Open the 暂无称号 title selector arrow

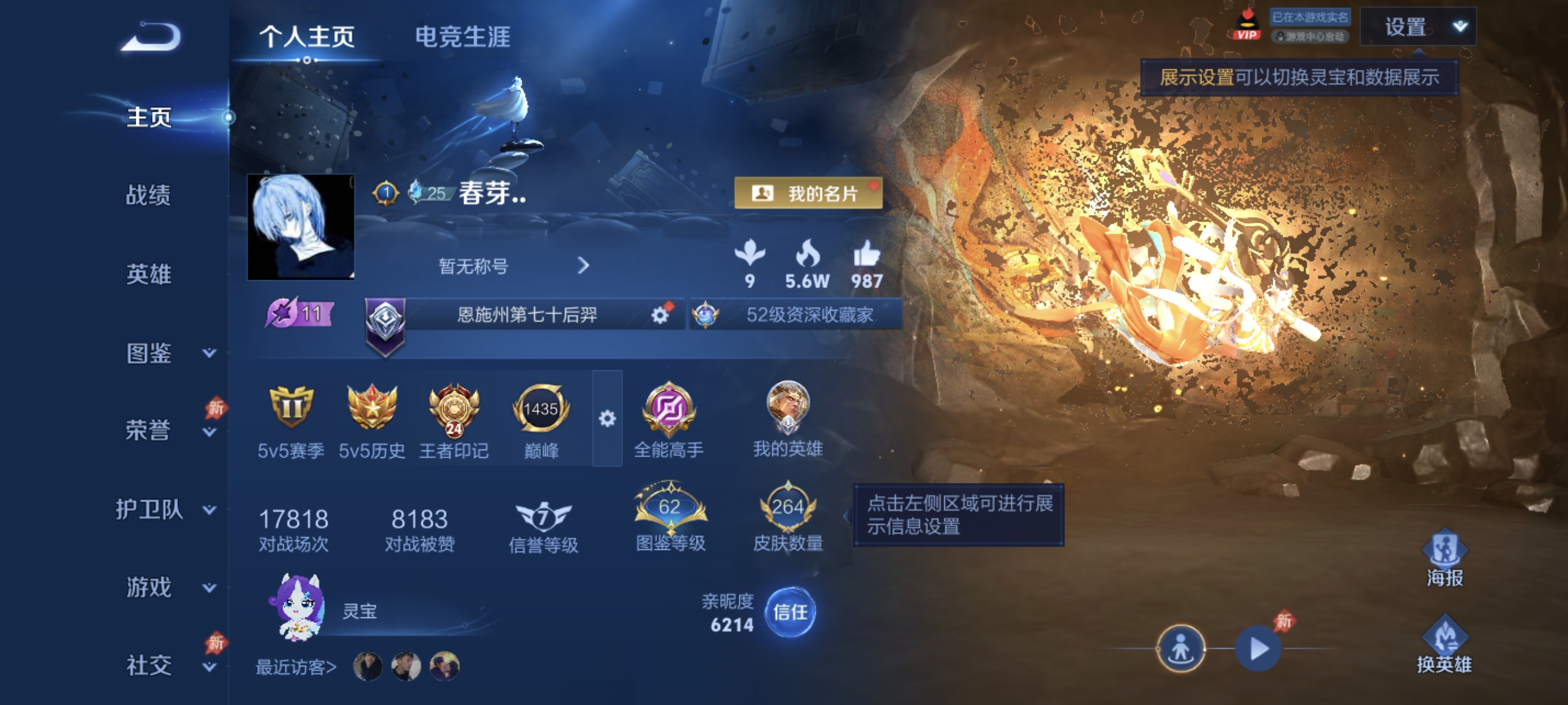tap(584, 266)
